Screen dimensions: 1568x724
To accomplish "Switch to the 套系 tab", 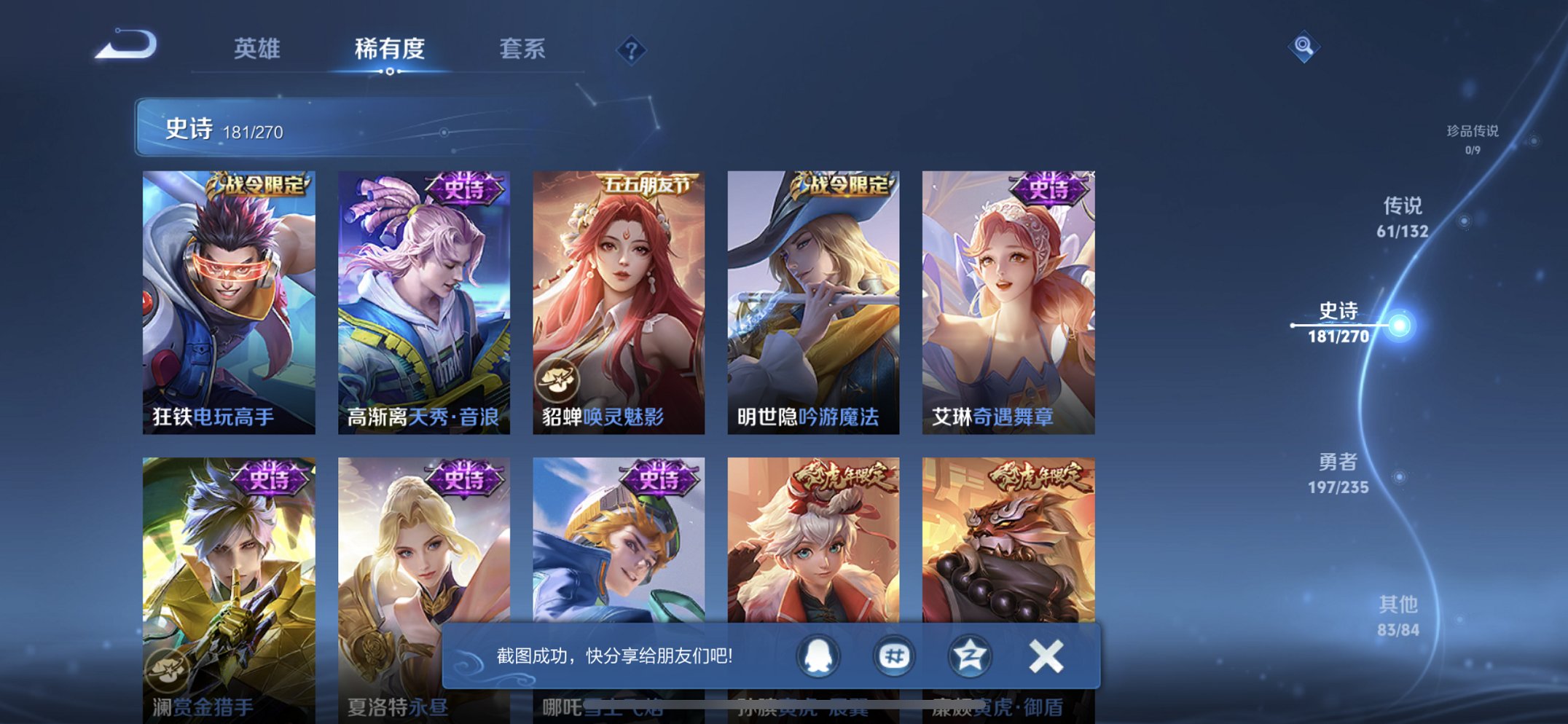I will pos(523,50).
